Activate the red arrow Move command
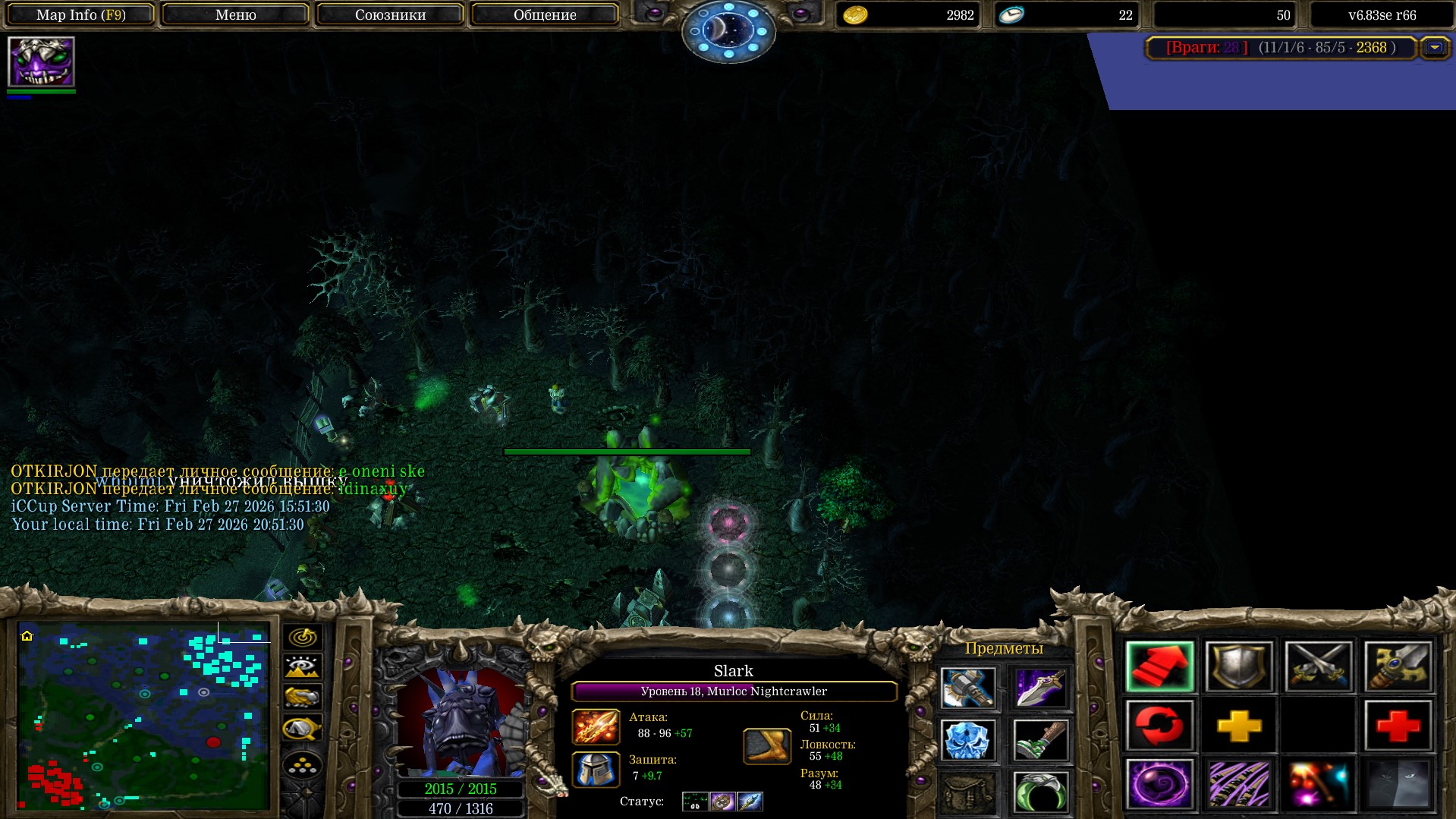The image size is (1456, 819). coord(1159,666)
